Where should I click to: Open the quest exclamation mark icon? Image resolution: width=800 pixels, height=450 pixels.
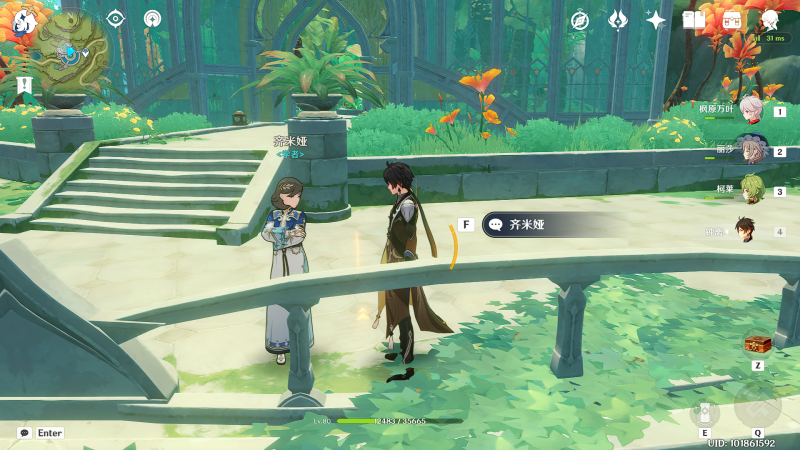24,85
